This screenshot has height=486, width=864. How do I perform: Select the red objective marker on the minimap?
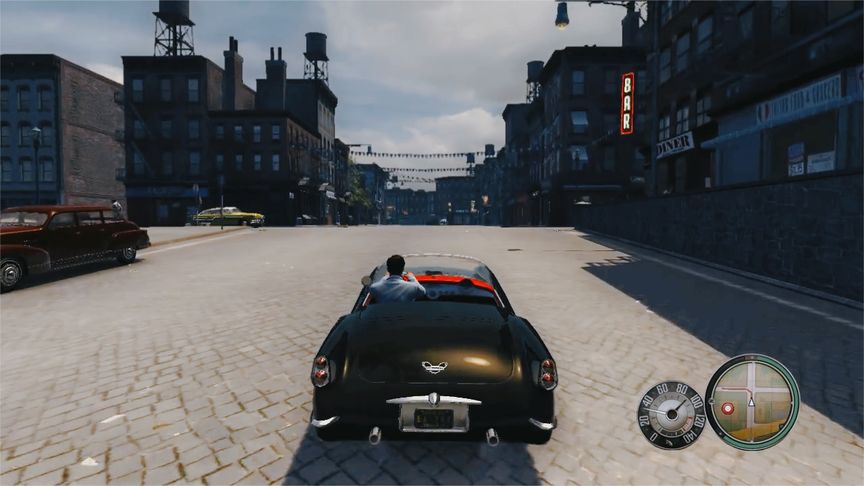[727, 408]
